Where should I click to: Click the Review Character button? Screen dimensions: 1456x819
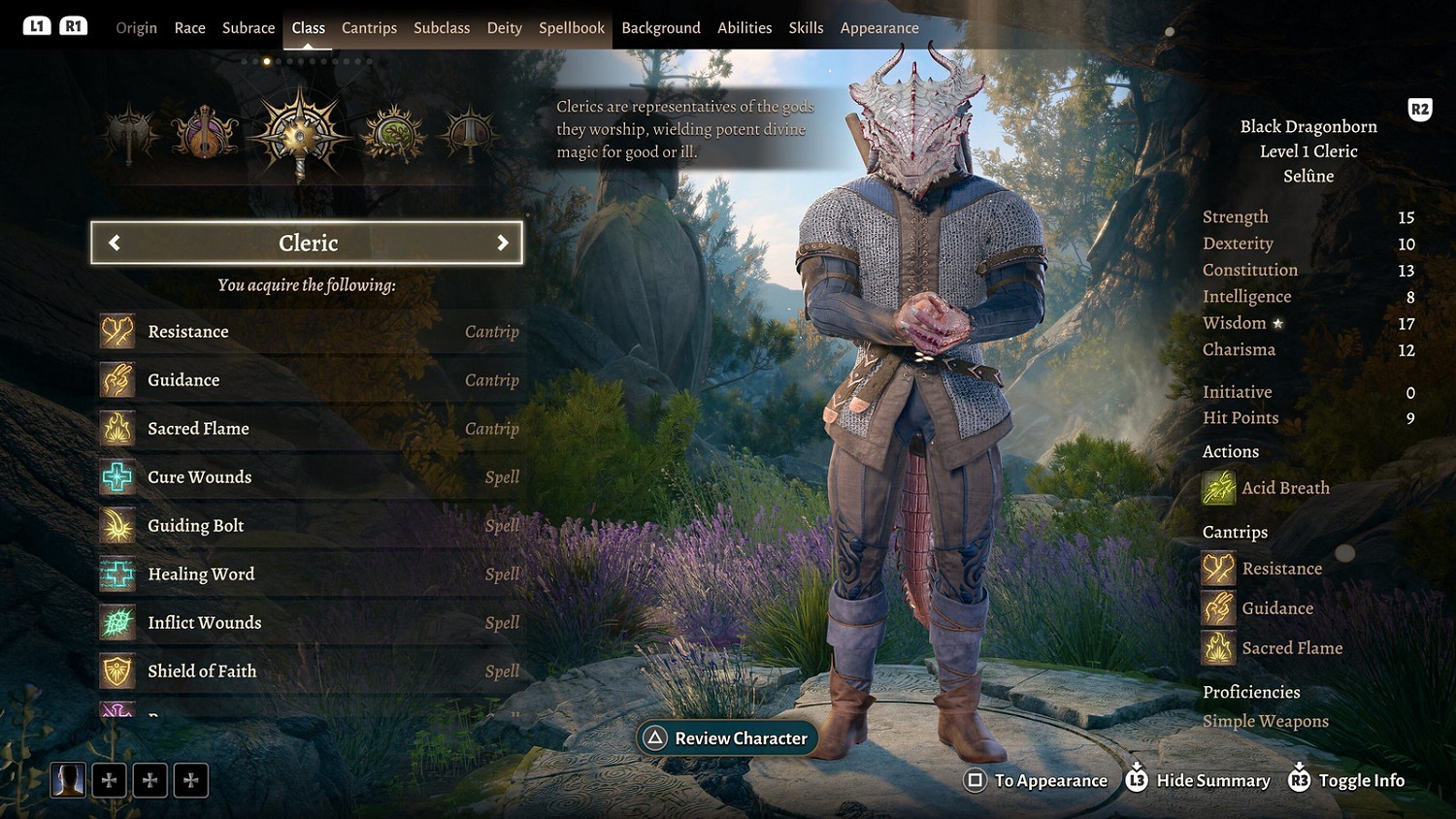point(728,738)
